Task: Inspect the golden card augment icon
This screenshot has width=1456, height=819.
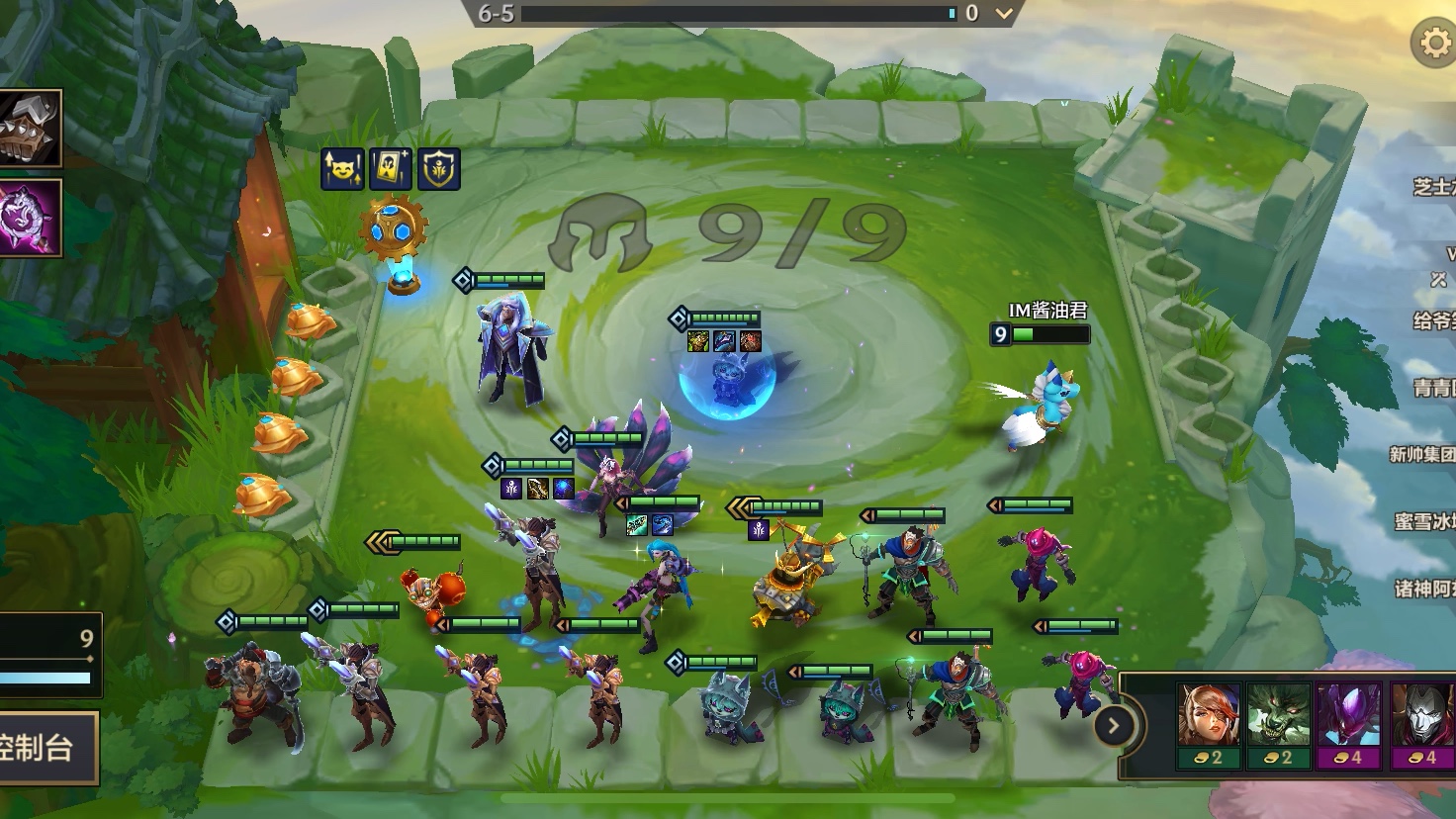Action: point(390,169)
